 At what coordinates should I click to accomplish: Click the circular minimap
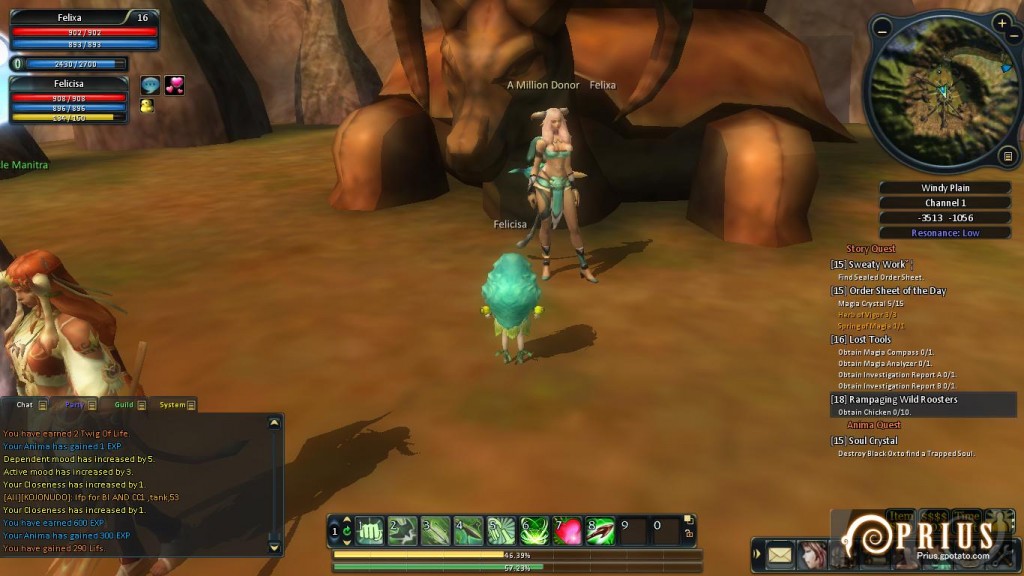[939, 90]
